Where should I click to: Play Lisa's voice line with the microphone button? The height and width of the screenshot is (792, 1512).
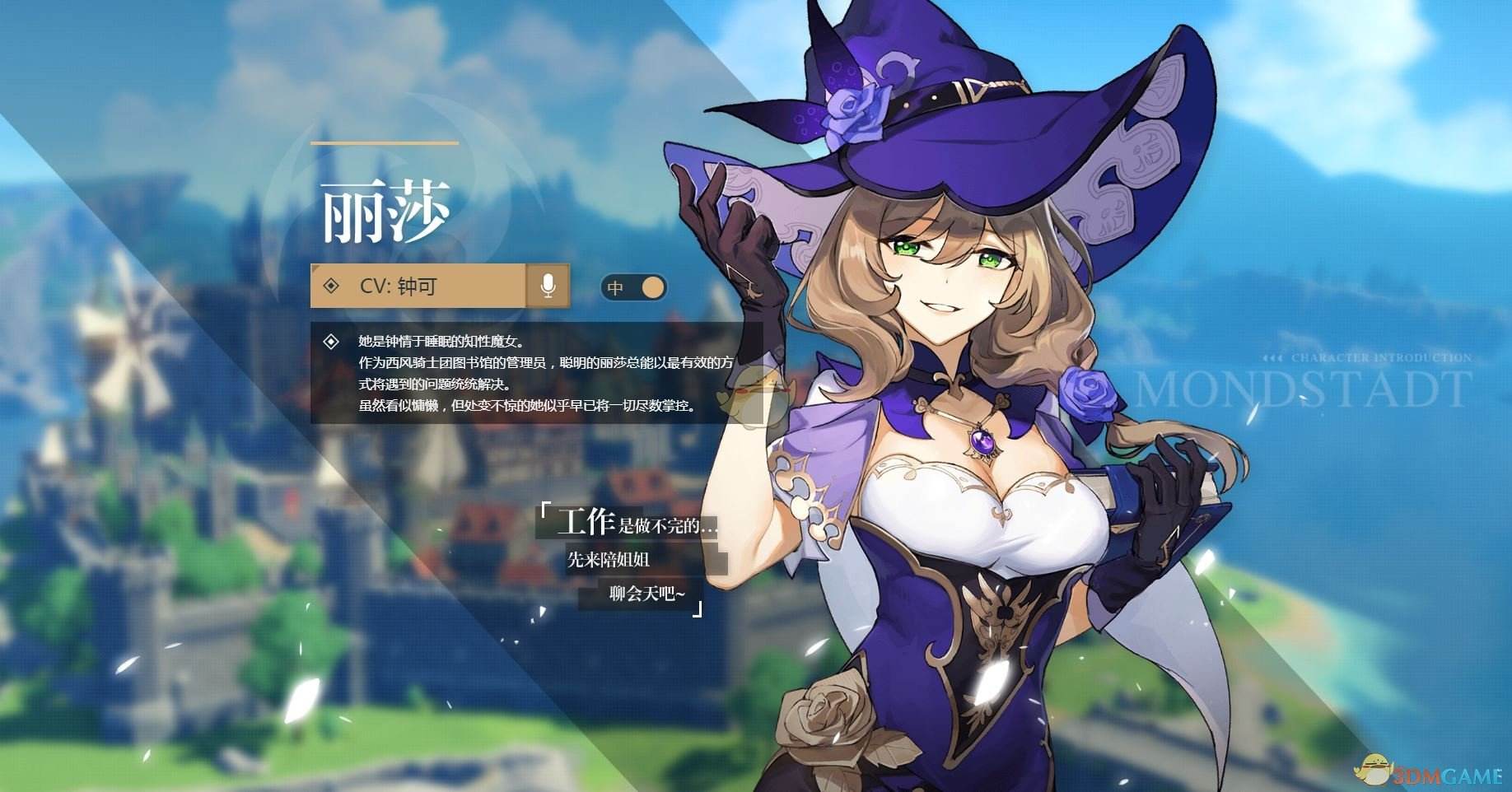pos(548,286)
